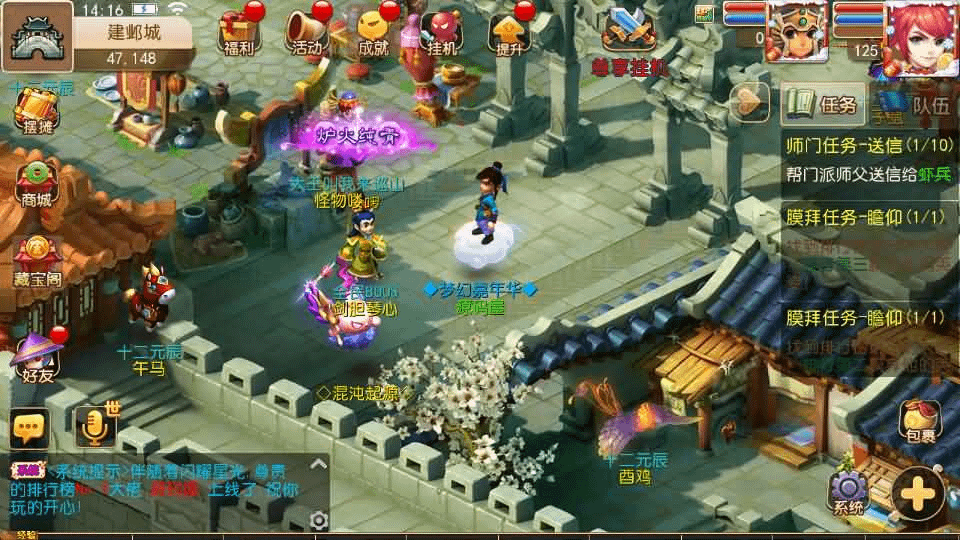Switch to the 队伍 team tab
The height and width of the screenshot is (540, 960).
[920, 103]
